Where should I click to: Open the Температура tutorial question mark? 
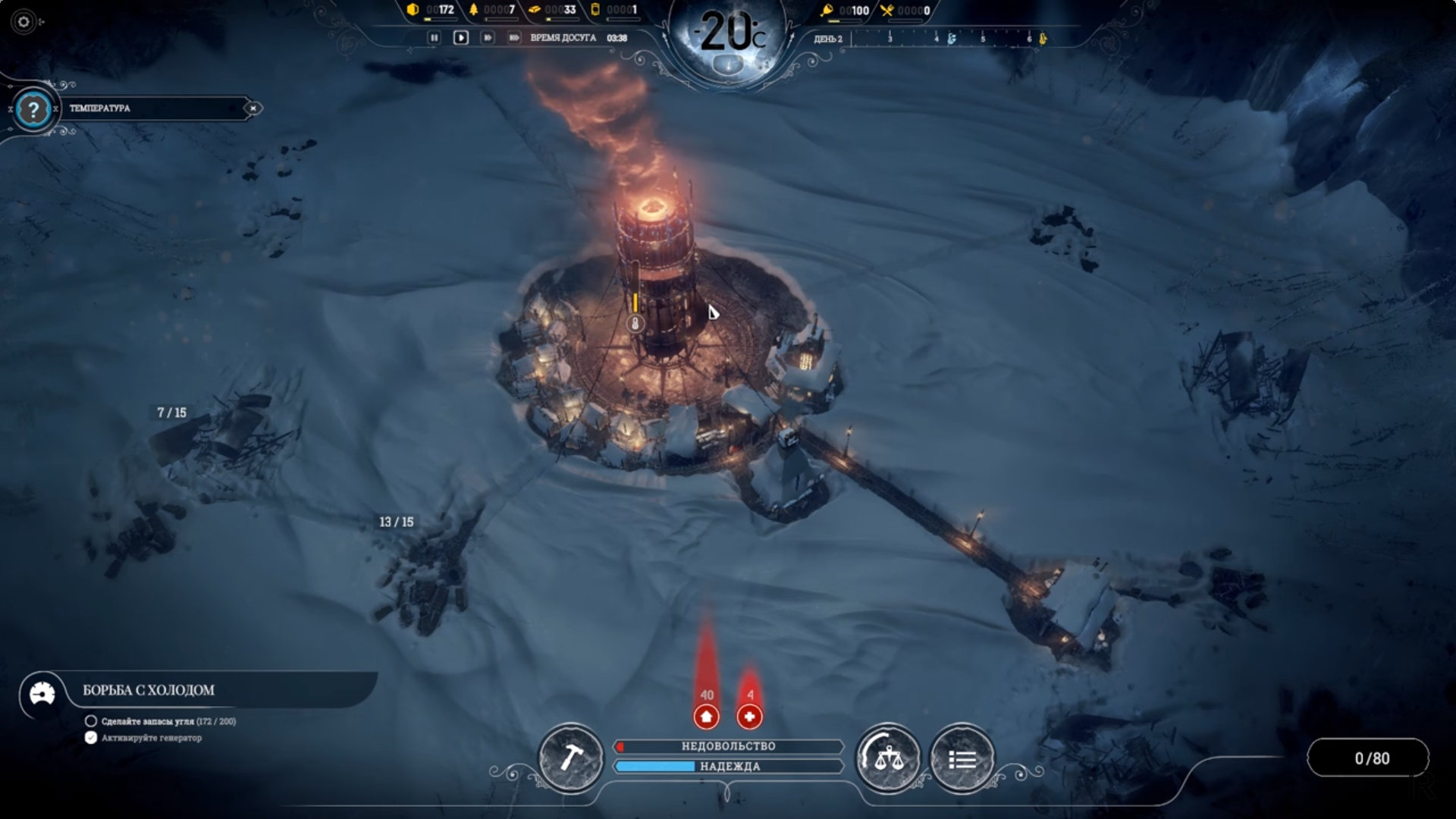coord(33,109)
